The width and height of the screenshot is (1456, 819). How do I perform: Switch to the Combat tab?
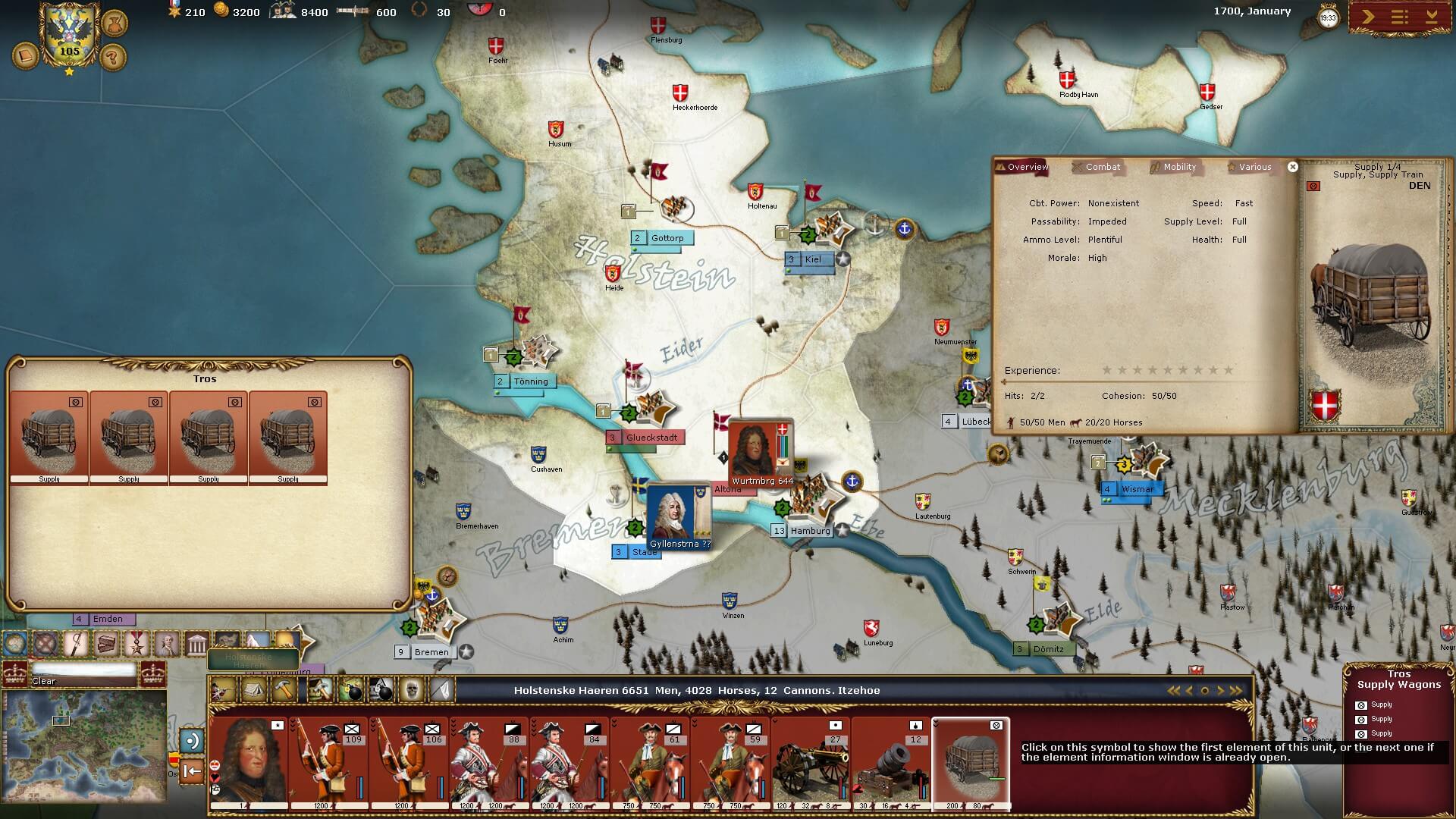pos(1102,167)
